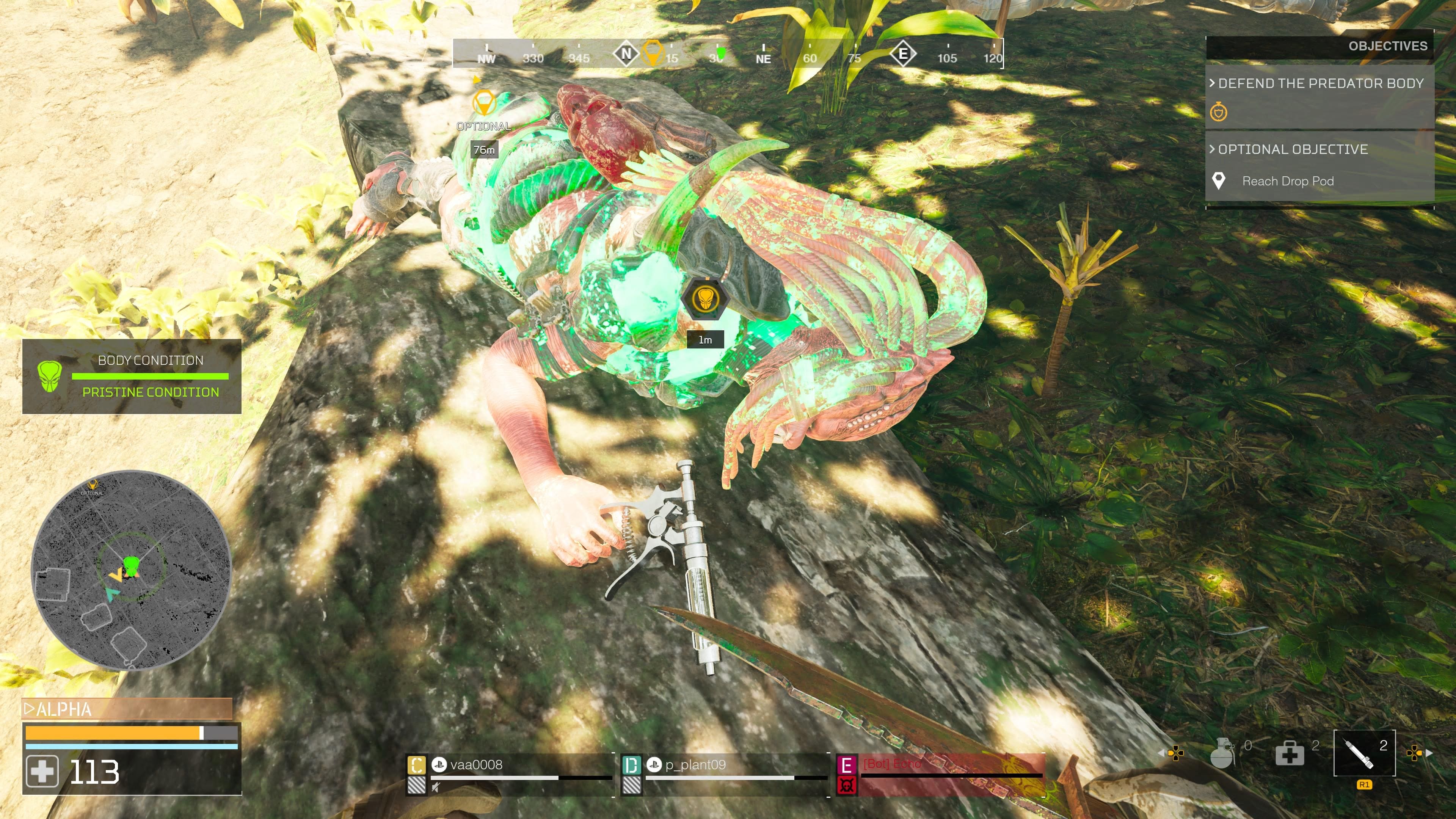The width and height of the screenshot is (1456, 819).
Task: Click the compass bar heading strip
Action: [728, 54]
